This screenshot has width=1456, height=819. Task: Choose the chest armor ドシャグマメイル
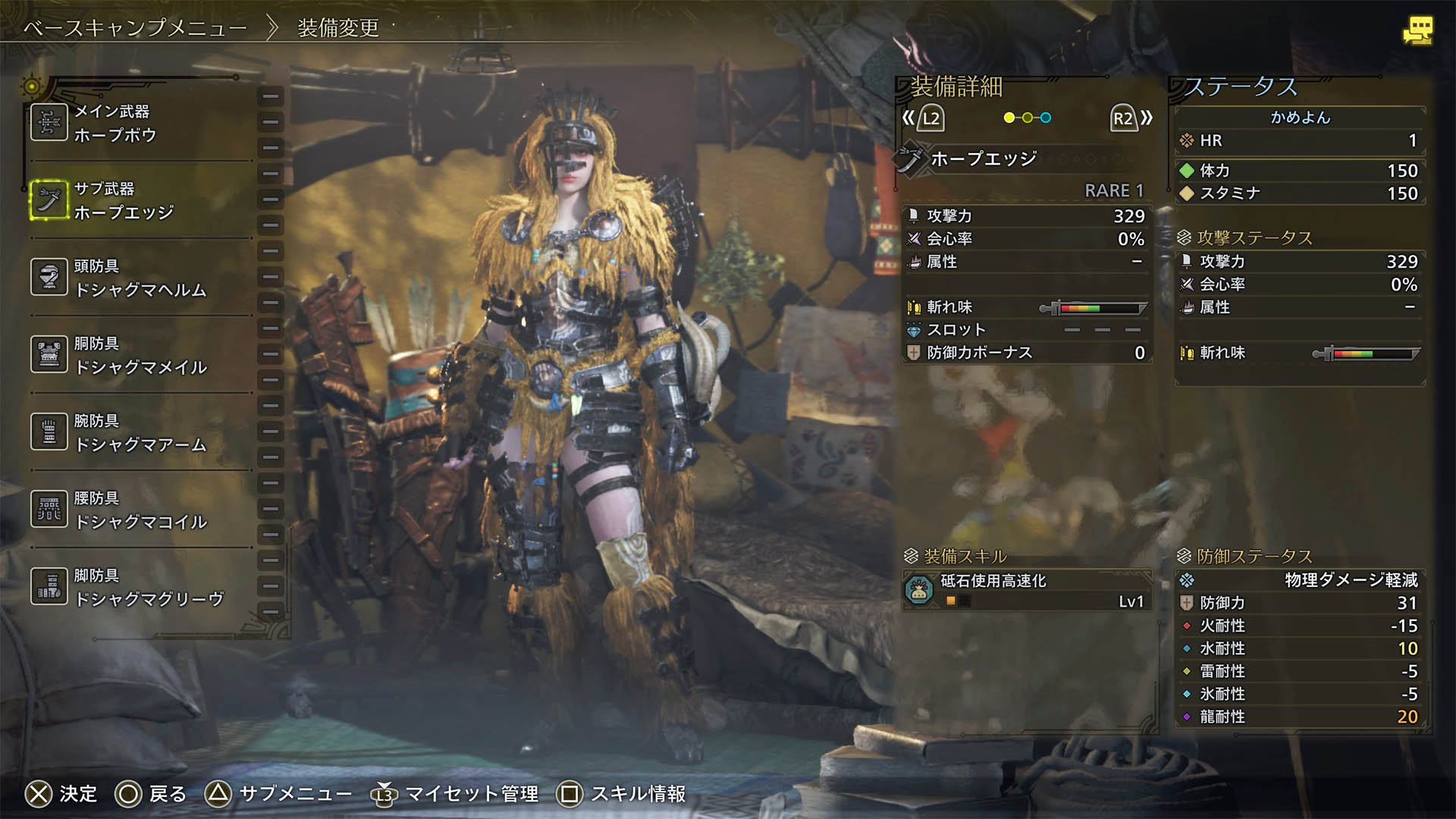140,355
